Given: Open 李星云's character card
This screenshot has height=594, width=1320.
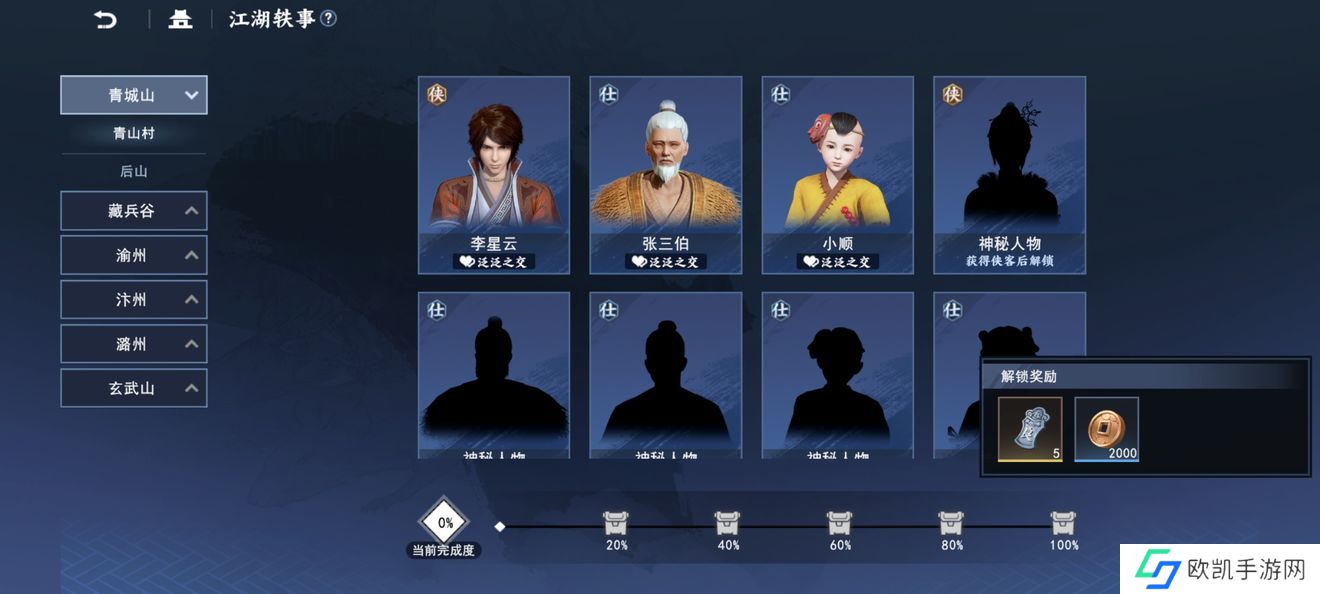Looking at the screenshot, I should pos(494,175).
